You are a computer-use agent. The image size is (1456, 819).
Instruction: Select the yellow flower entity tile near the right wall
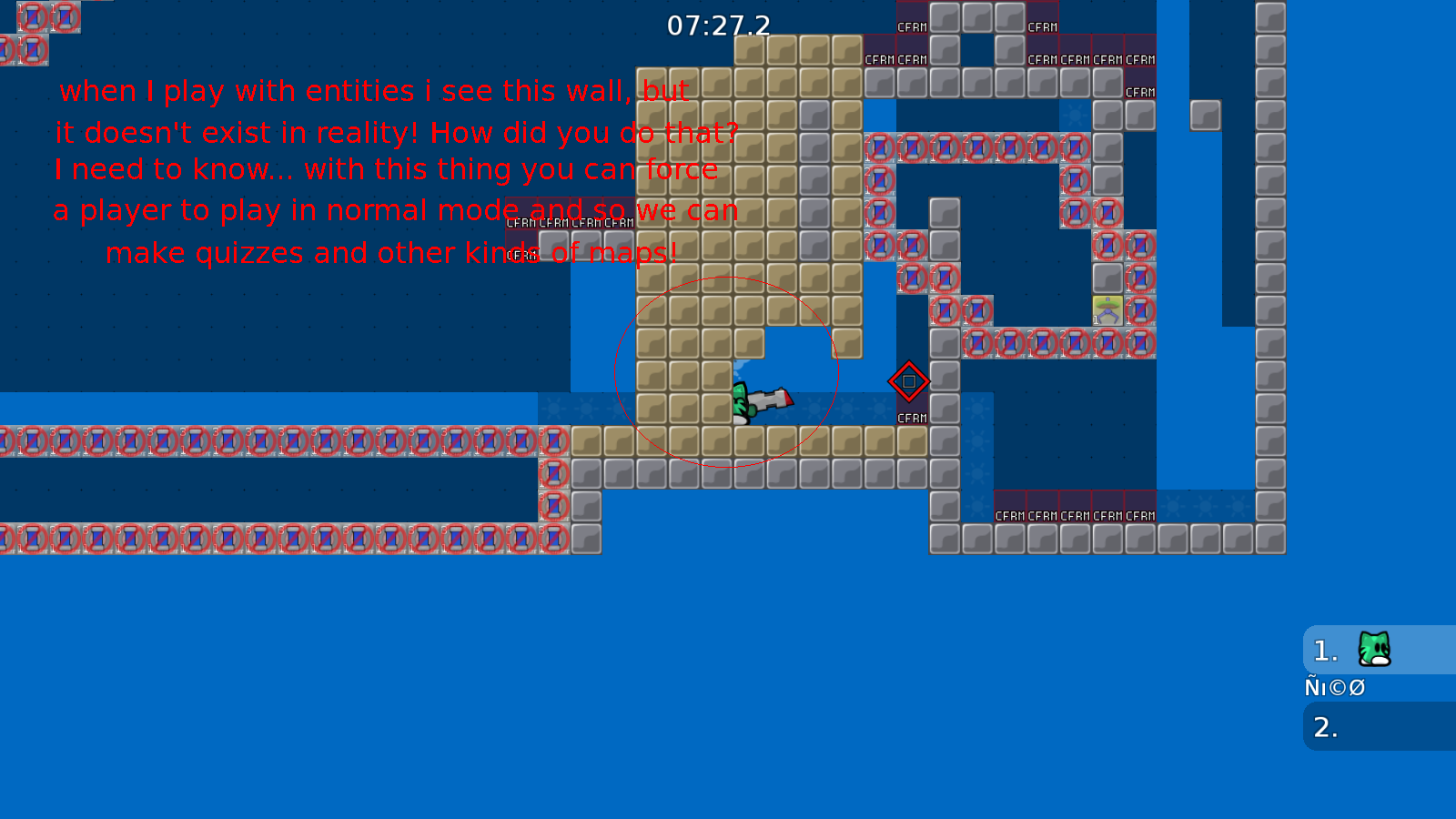[1107, 309]
